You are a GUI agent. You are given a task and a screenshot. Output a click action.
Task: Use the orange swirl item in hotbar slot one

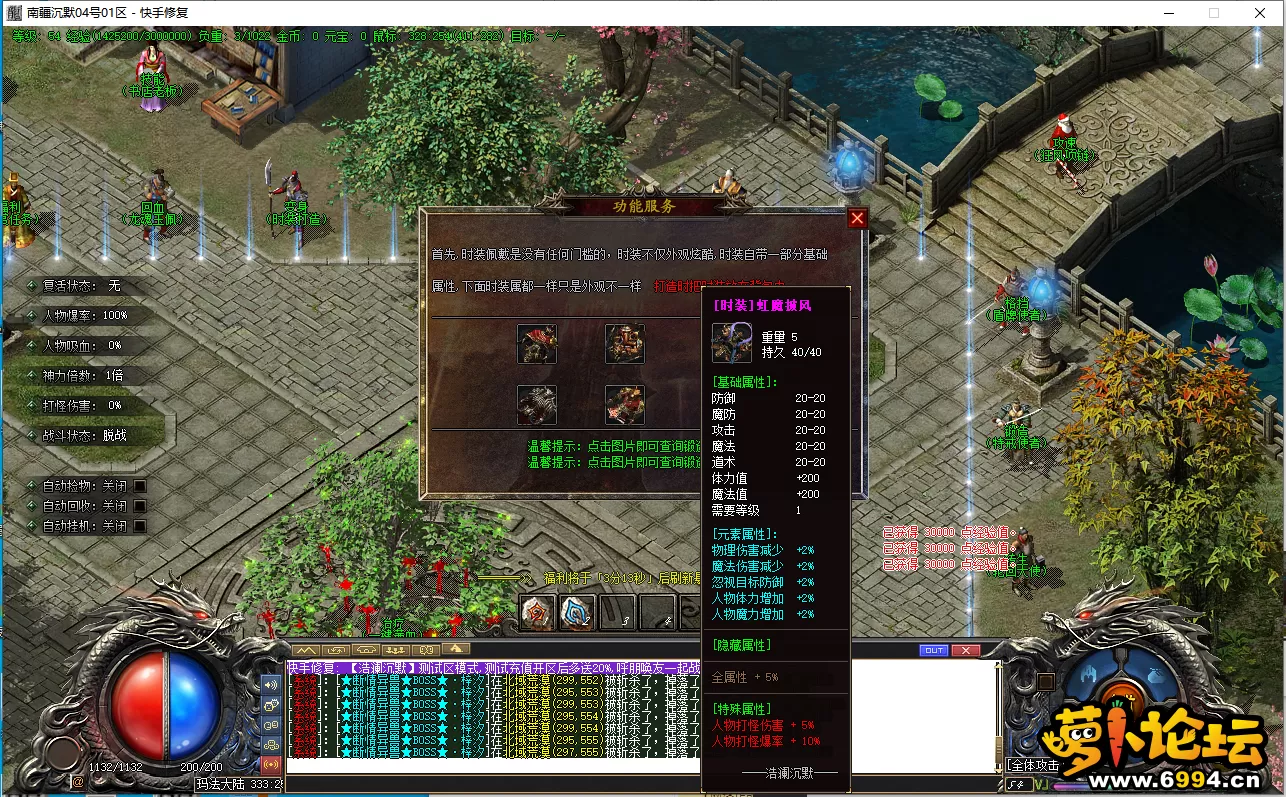click(x=538, y=612)
